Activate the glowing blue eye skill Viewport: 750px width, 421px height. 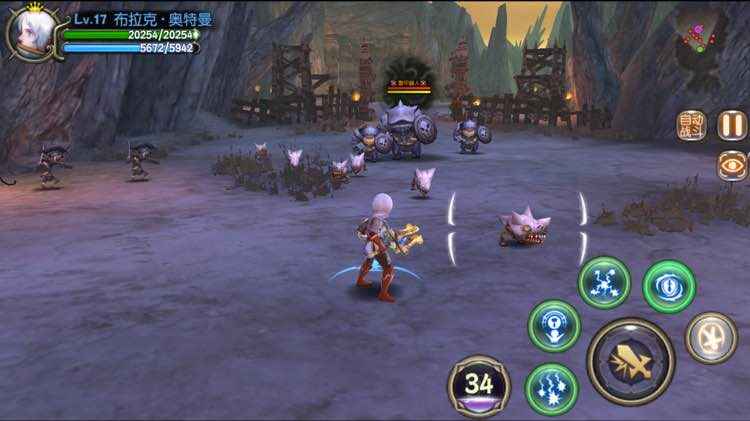(x=669, y=286)
